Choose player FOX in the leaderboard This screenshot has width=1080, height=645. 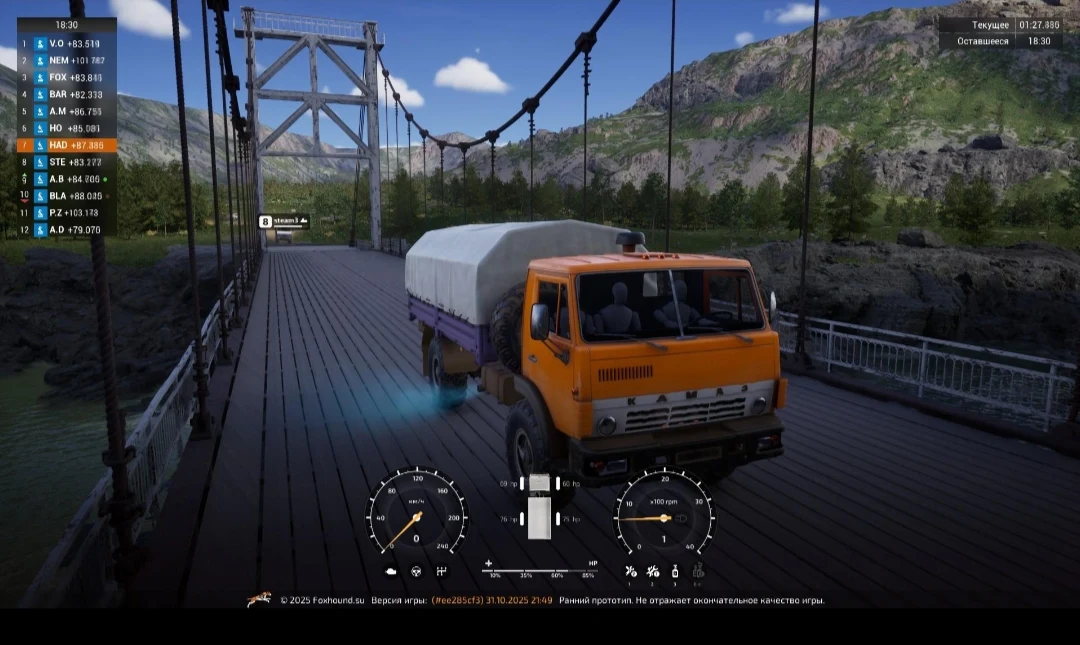click(x=67, y=78)
